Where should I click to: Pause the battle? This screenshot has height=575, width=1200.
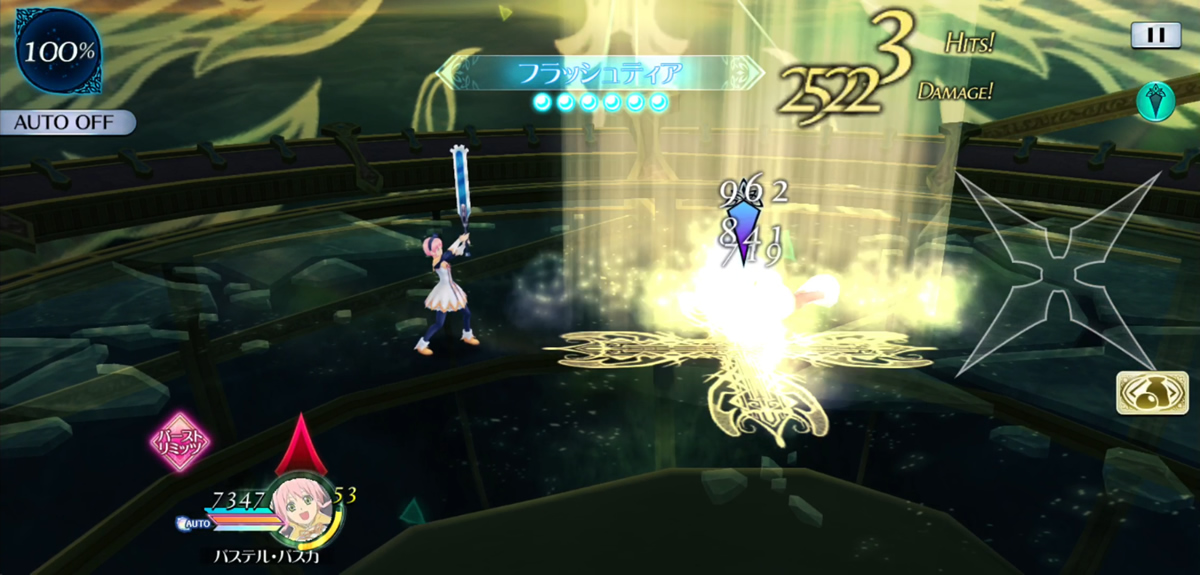pos(1155,35)
